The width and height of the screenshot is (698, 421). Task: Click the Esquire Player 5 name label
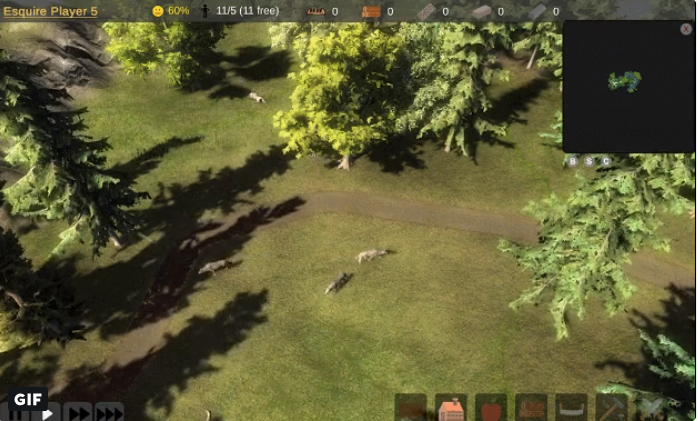50,11
